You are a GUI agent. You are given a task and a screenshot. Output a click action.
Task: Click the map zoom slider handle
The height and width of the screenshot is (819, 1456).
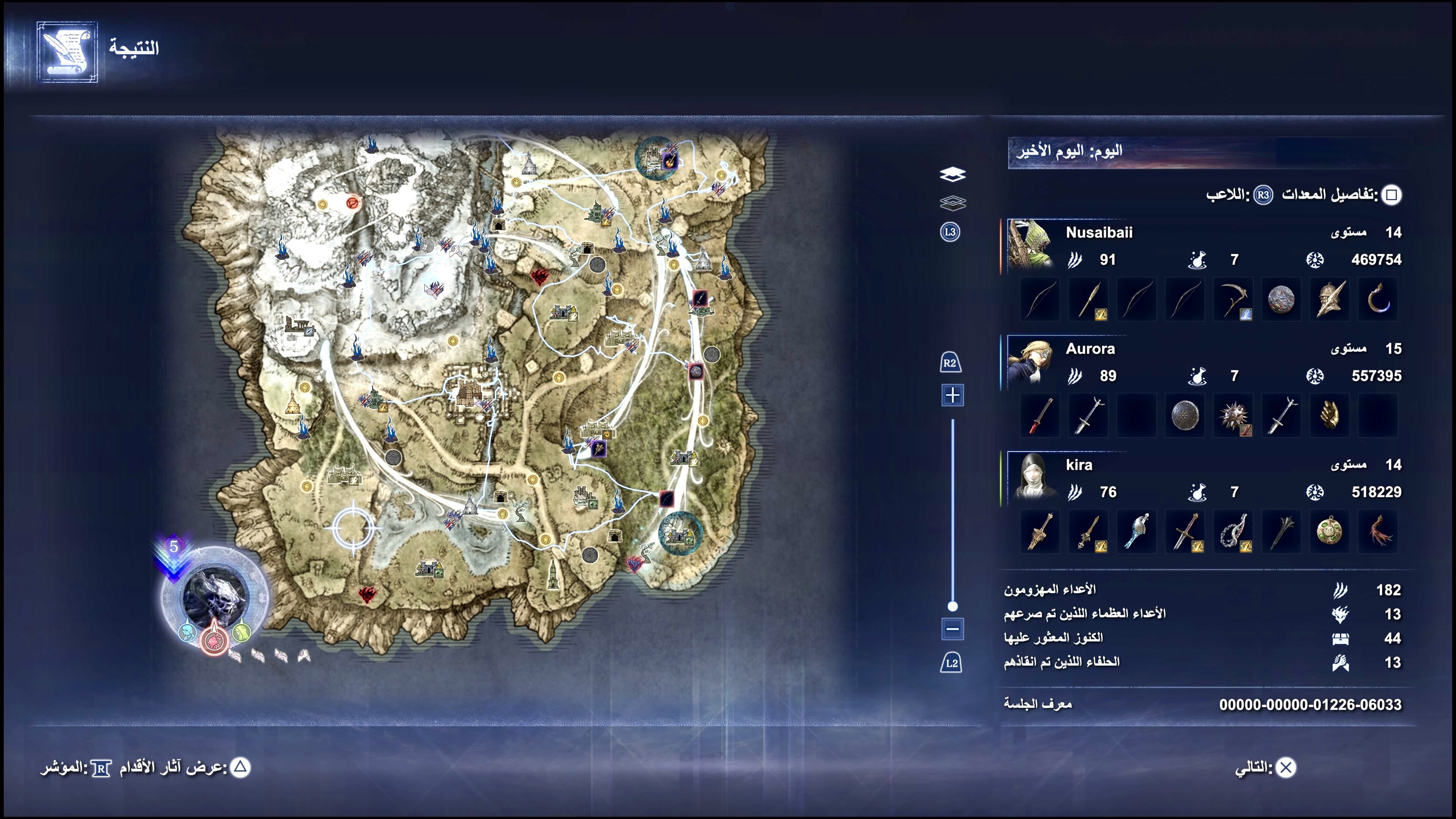(952, 607)
